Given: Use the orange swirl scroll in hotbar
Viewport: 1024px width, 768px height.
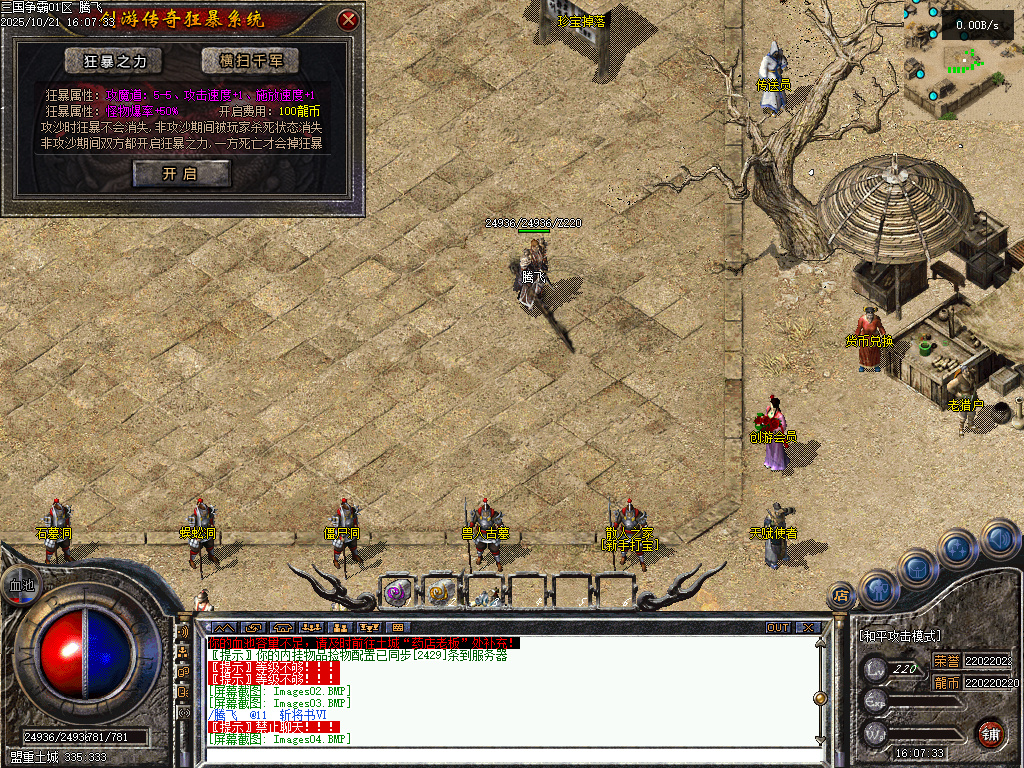Looking at the screenshot, I should 439,592.
